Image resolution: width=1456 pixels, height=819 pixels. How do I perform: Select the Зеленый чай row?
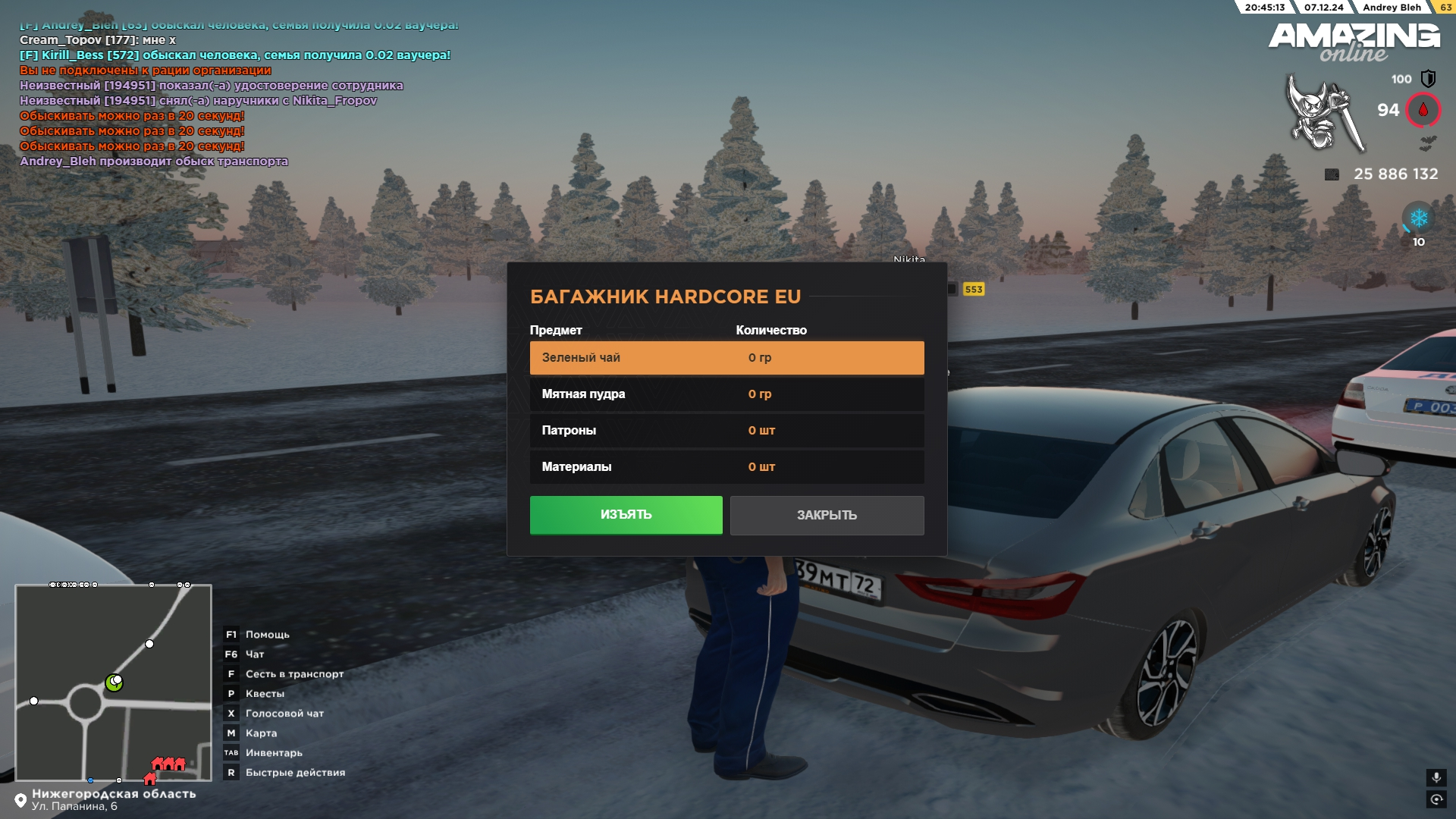pos(726,358)
